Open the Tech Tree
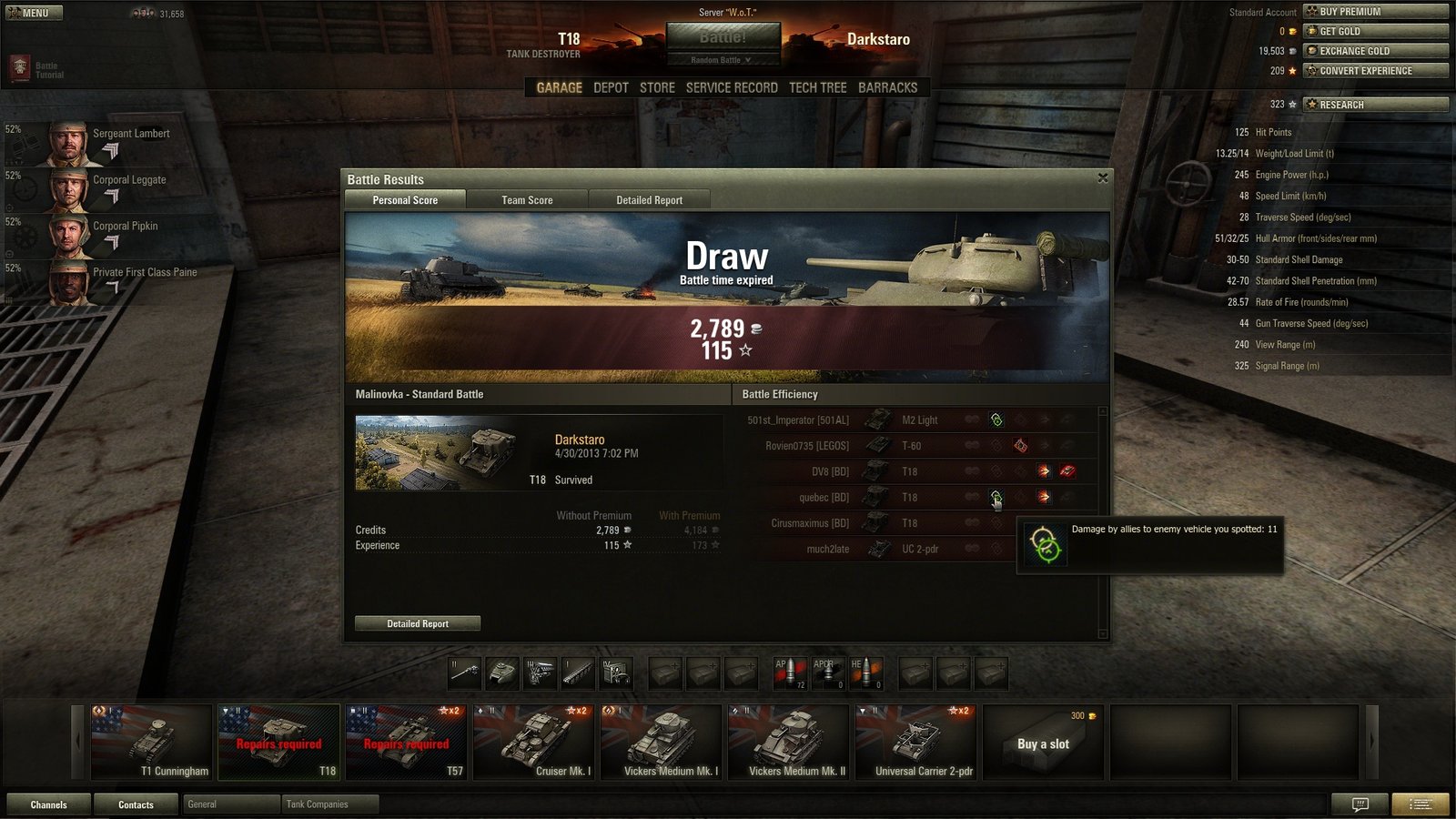The width and height of the screenshot is (1456, 819). point(817,87)
